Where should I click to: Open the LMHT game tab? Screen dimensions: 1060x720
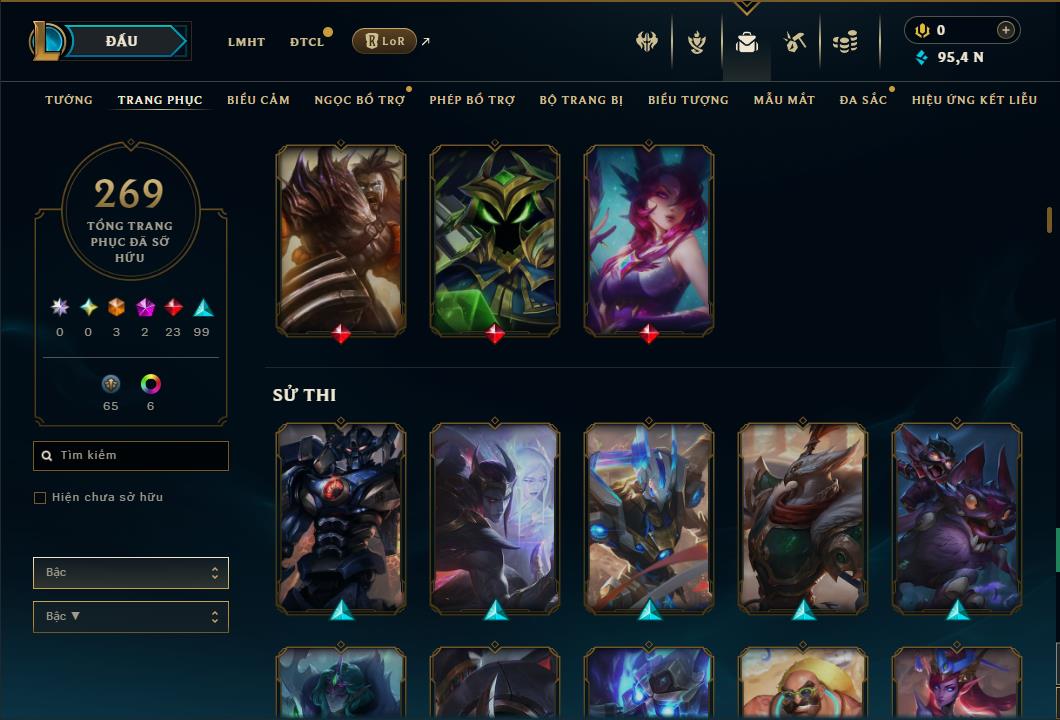pos(246,42)
